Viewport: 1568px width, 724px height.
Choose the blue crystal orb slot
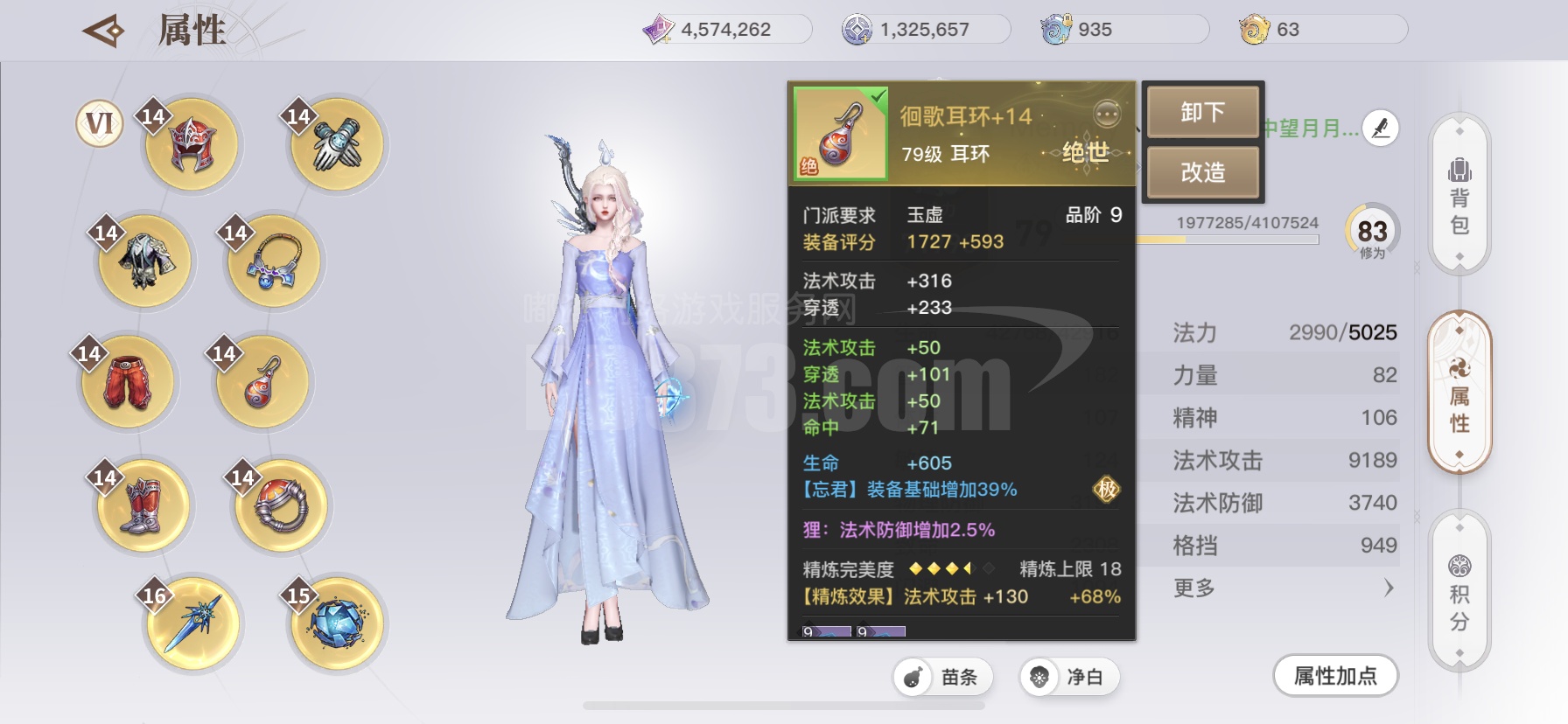337,623
